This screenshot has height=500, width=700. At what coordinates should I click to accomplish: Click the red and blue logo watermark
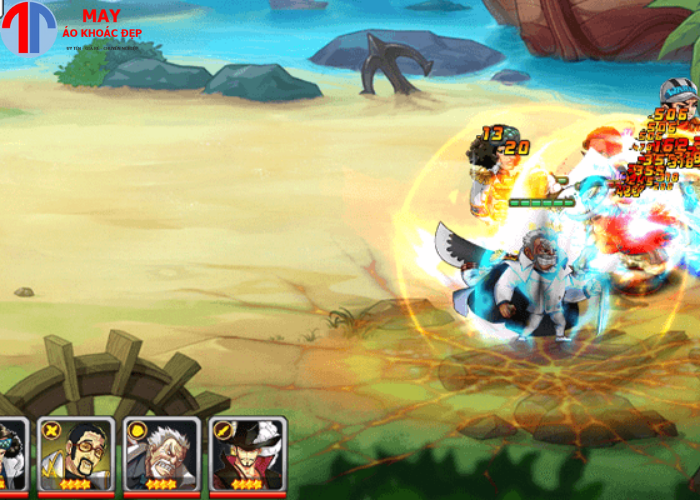click(28, 28)
